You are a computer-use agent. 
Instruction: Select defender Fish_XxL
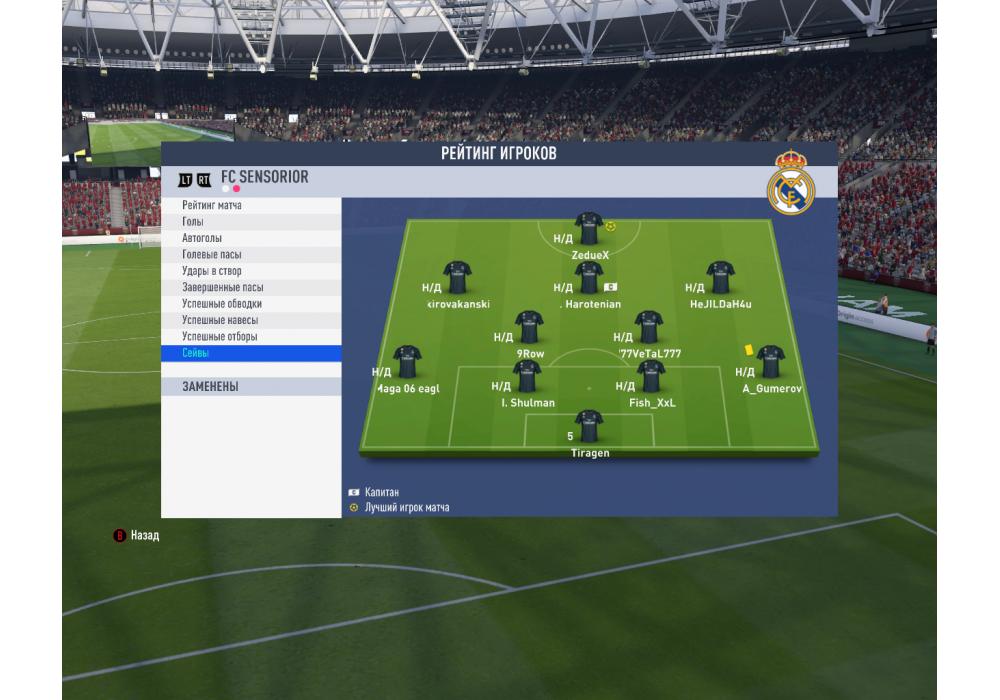click(652, 377)
